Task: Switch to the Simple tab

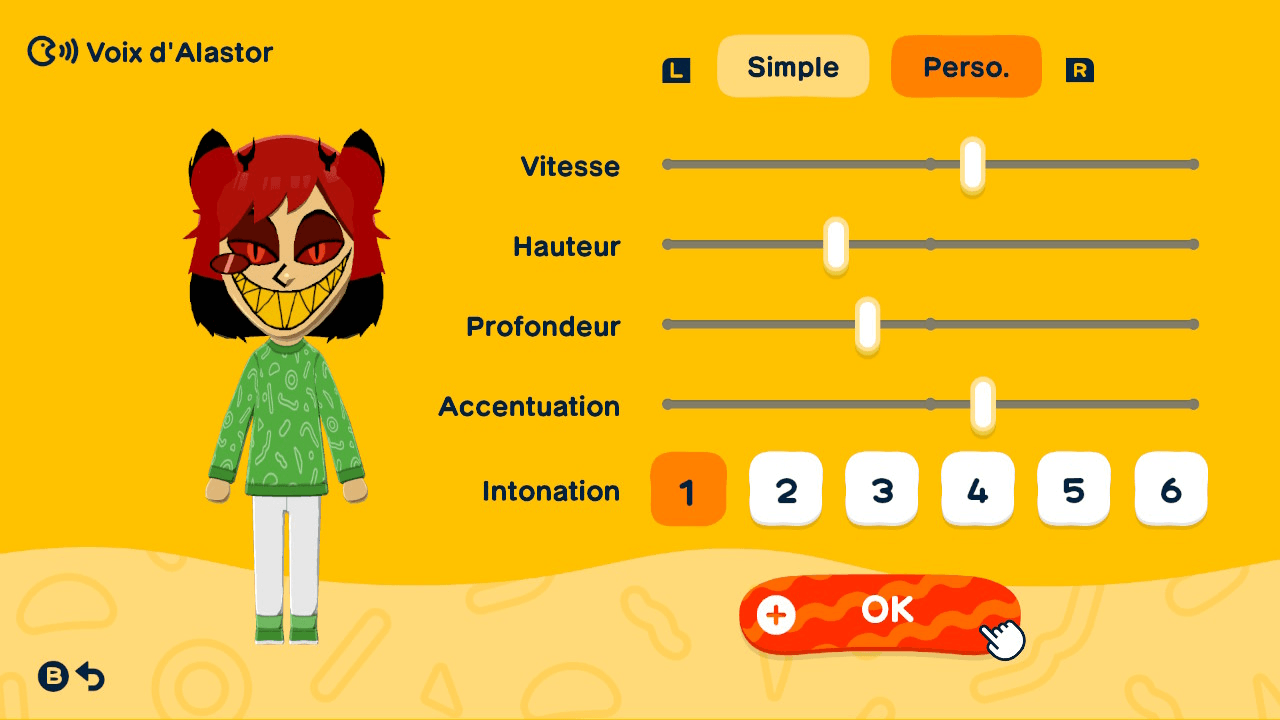Action: tap(793, 66)
